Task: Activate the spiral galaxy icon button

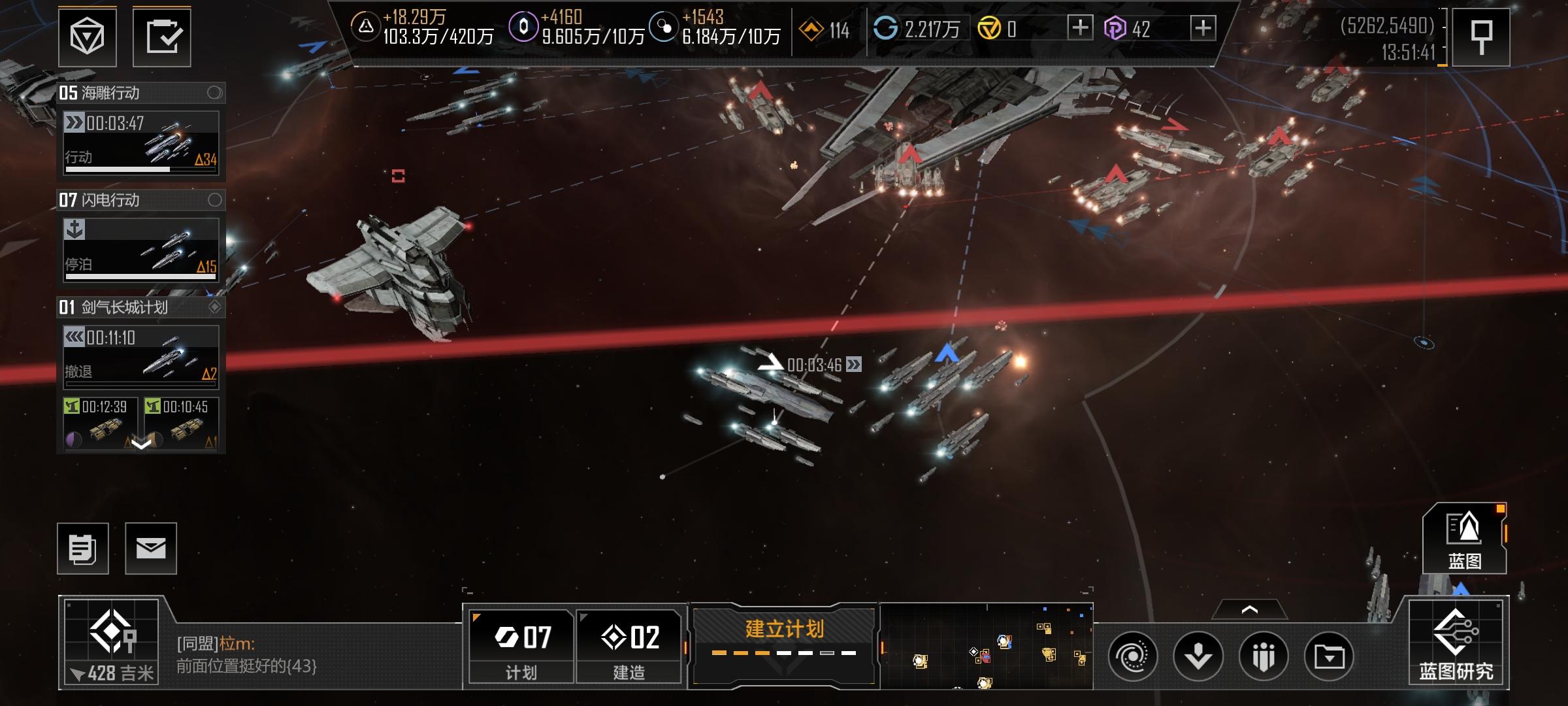Action: coord(1133,656)
